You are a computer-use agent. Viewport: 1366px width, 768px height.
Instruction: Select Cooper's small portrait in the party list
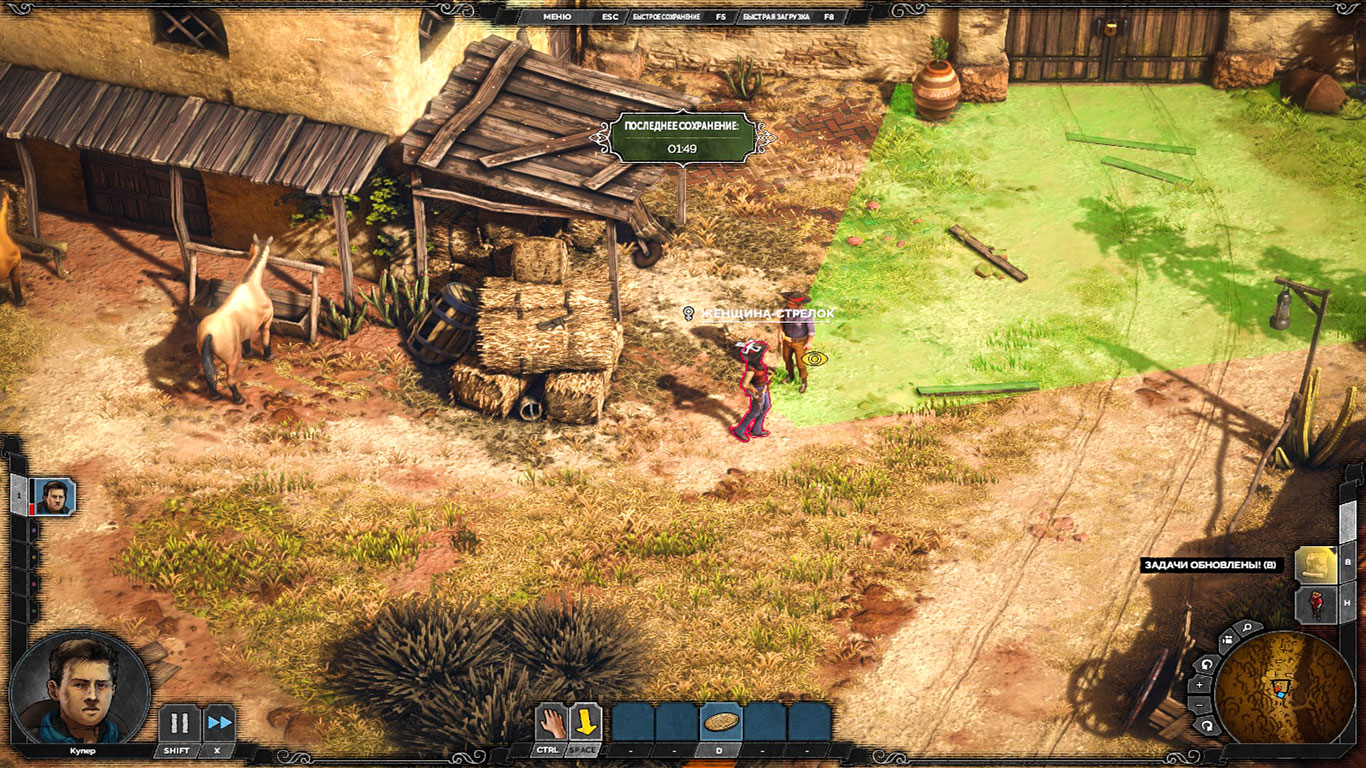[53, 496]
